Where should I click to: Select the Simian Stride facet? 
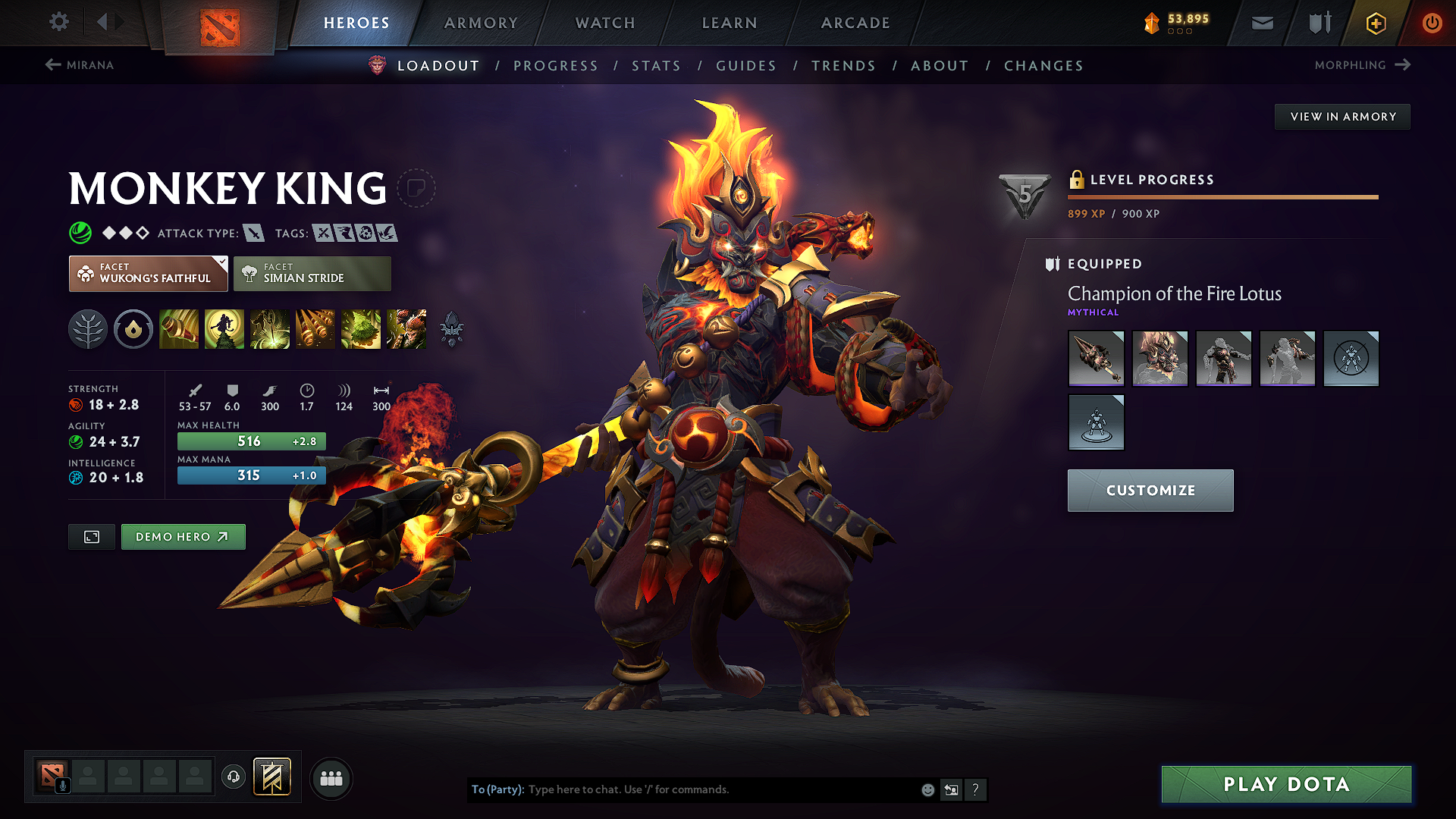[312, 273]
